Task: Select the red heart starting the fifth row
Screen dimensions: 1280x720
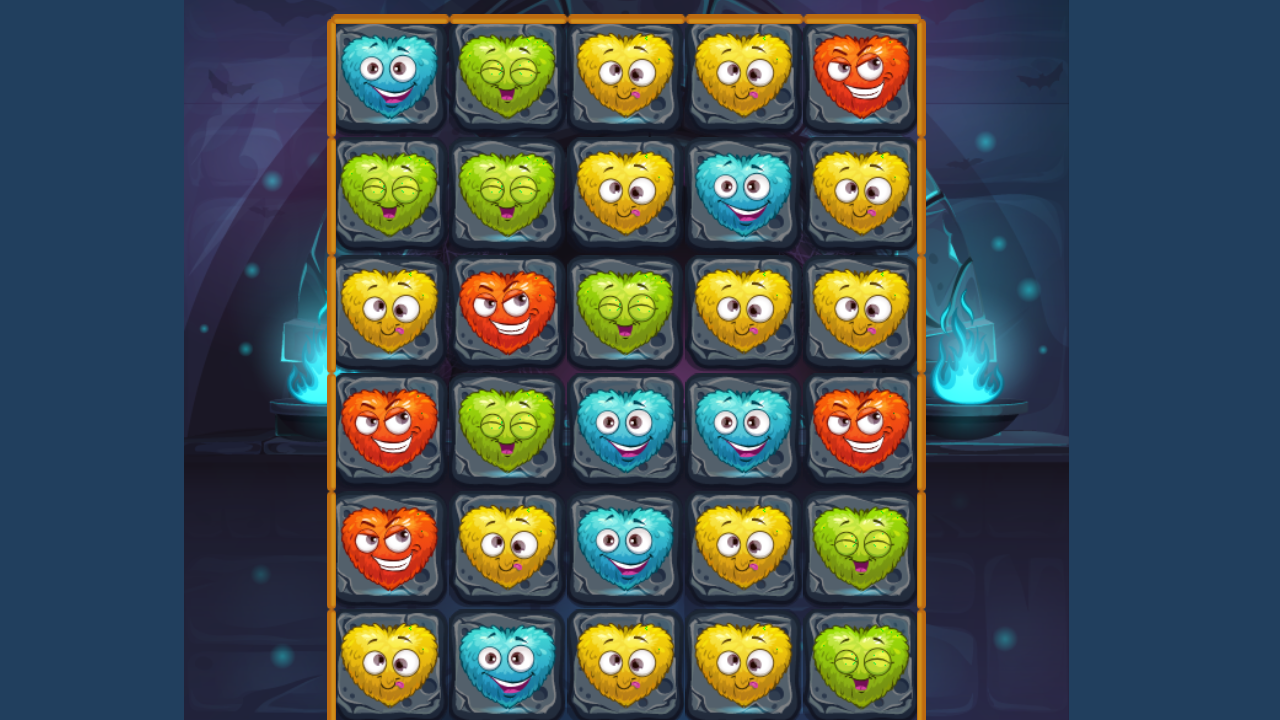Action: (389, 547)
